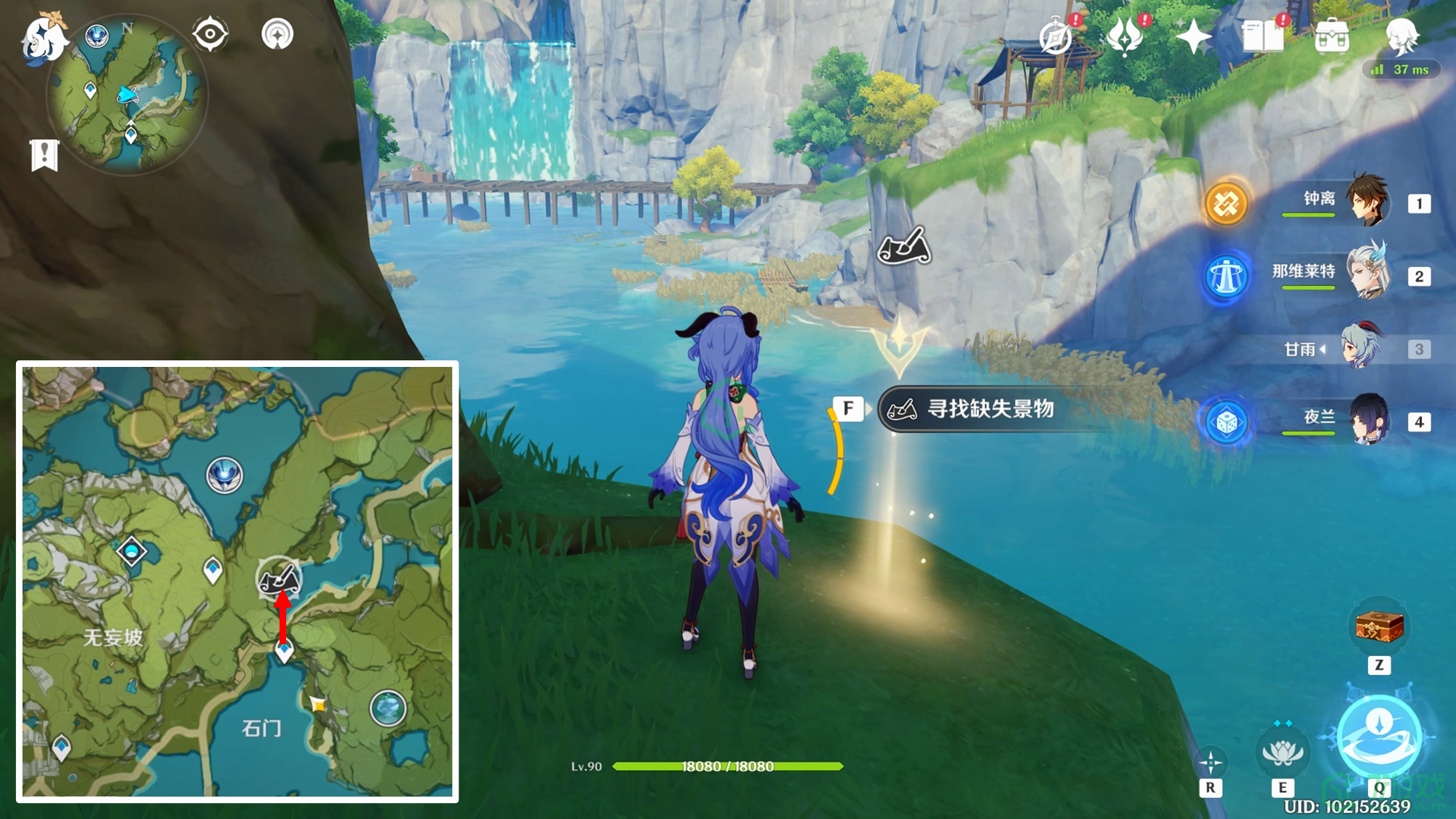
Task: Activate the elemental burst icon
Action: (x=1379, y=736)
